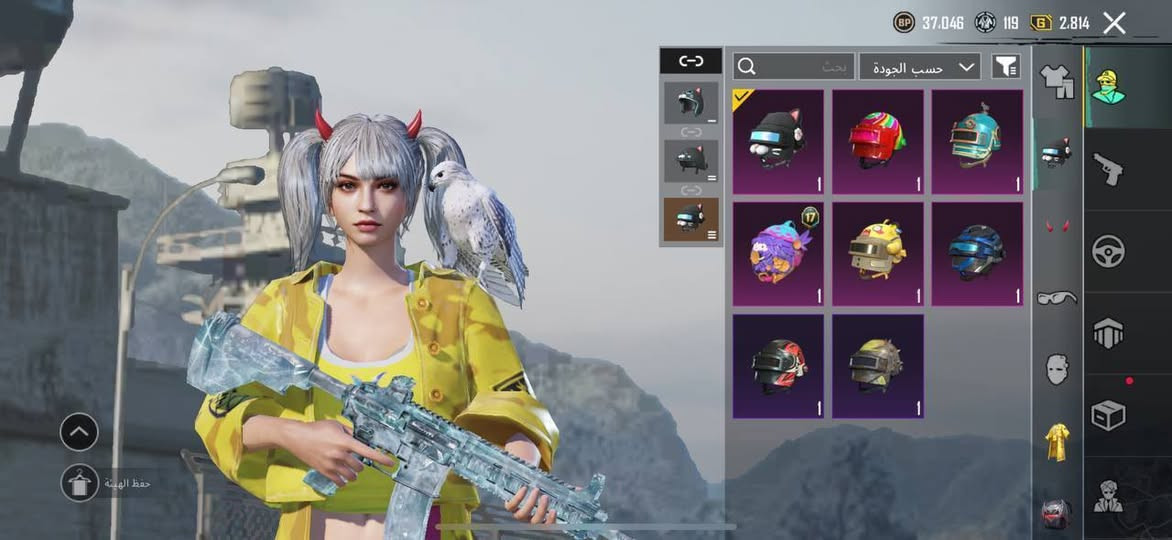Pick the black and red racing helmet
The height and width of the screenshot is (540, 1172).
(778, 366)
